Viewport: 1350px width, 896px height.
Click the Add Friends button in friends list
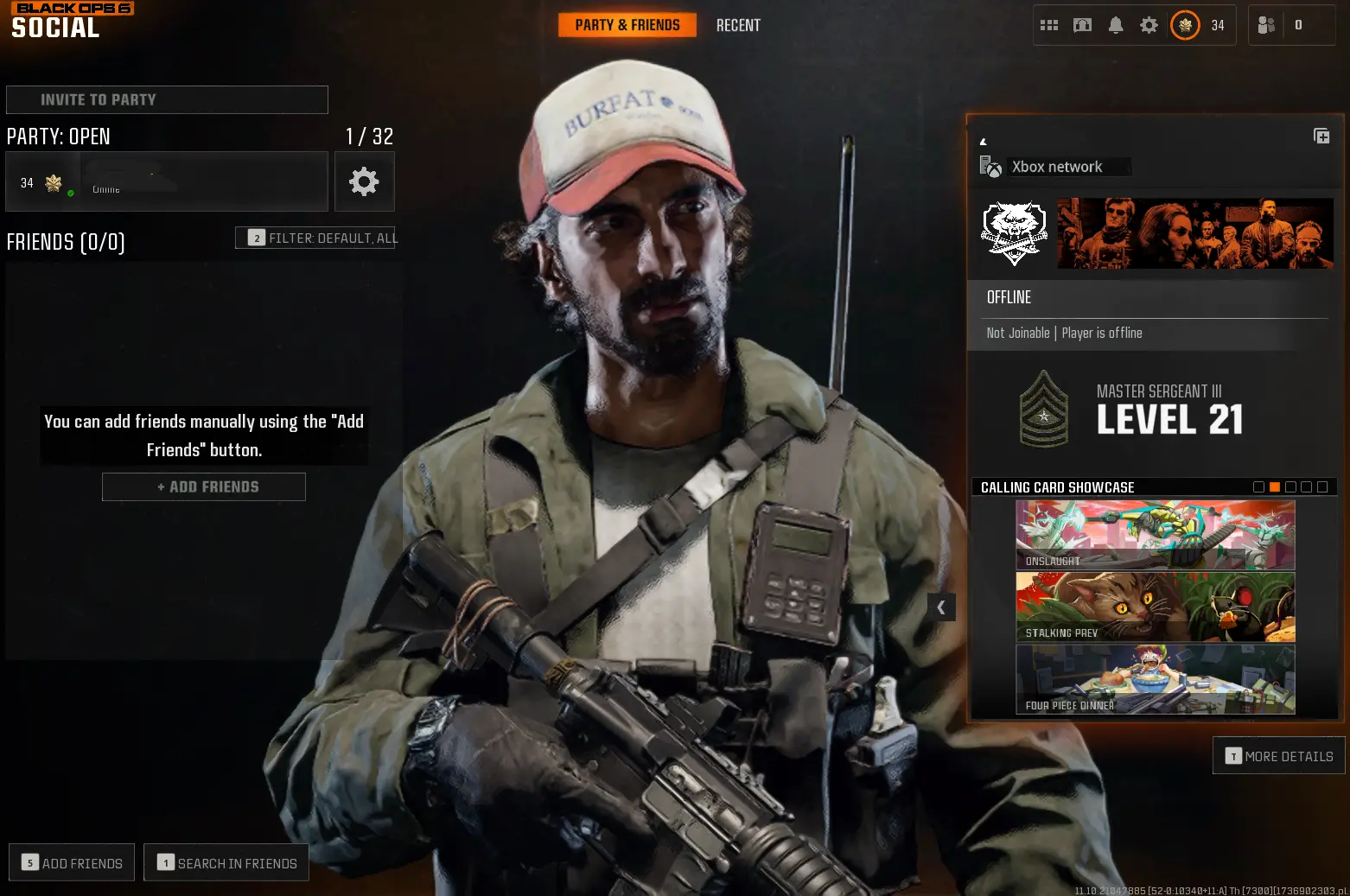203,486
